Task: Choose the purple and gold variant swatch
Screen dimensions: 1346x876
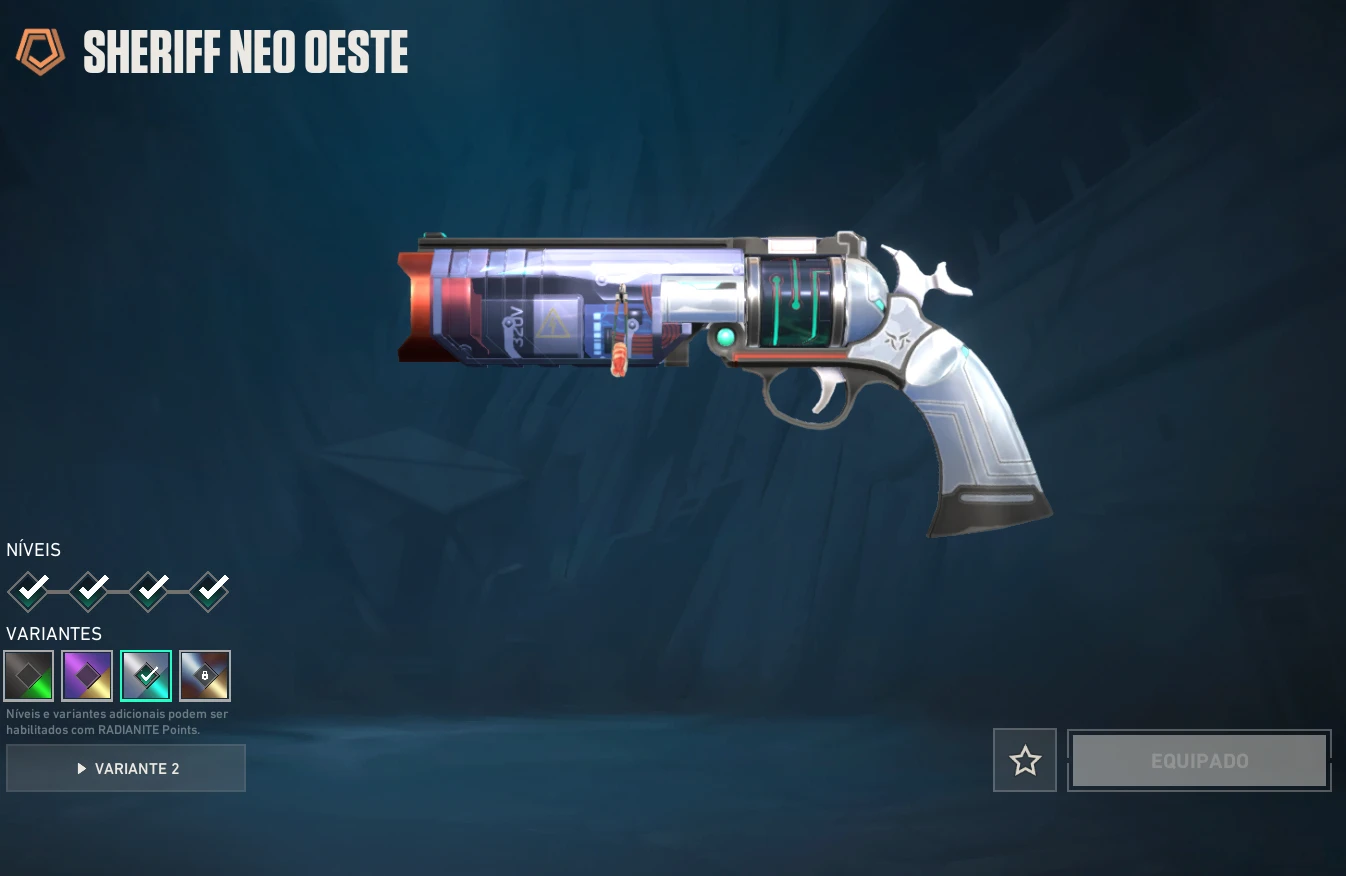Action: point(87,676)
